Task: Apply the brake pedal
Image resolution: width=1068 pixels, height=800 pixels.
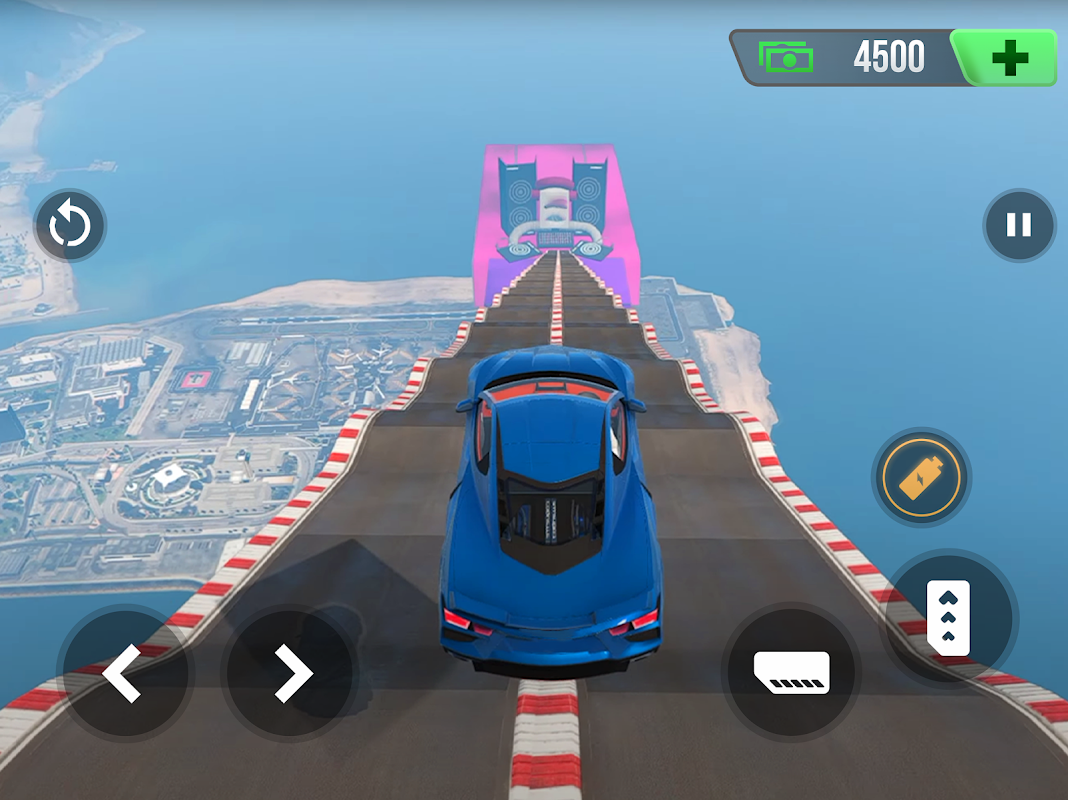Action: click(x=792, y=670)
